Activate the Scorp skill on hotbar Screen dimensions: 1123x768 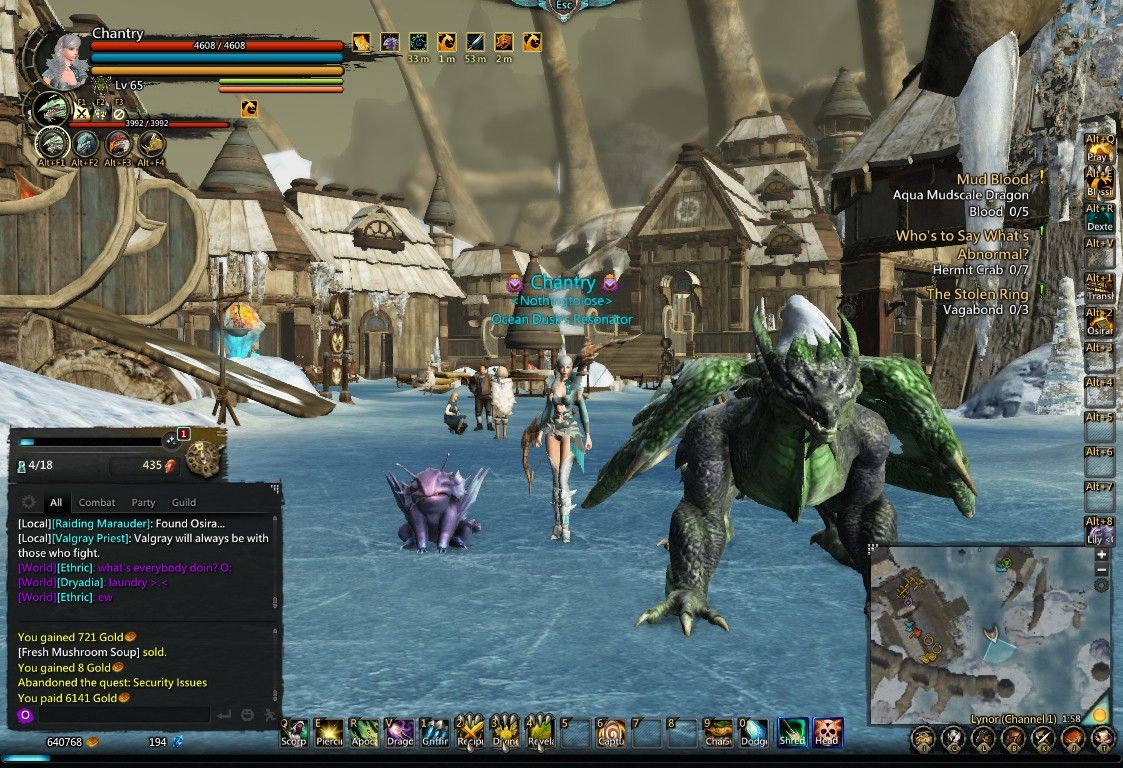pos(294,733)
